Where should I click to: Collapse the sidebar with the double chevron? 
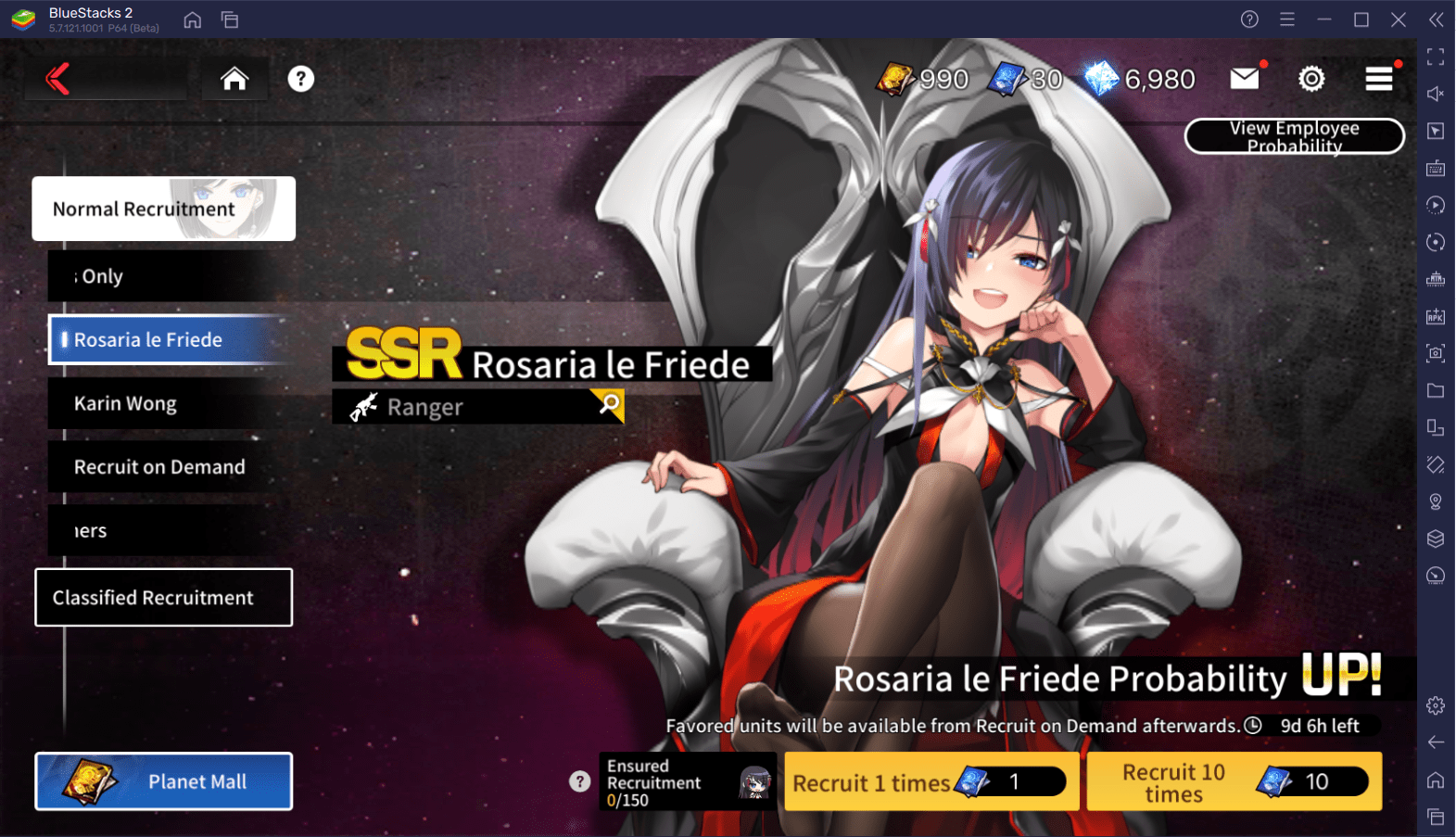tap(1437, 19)
